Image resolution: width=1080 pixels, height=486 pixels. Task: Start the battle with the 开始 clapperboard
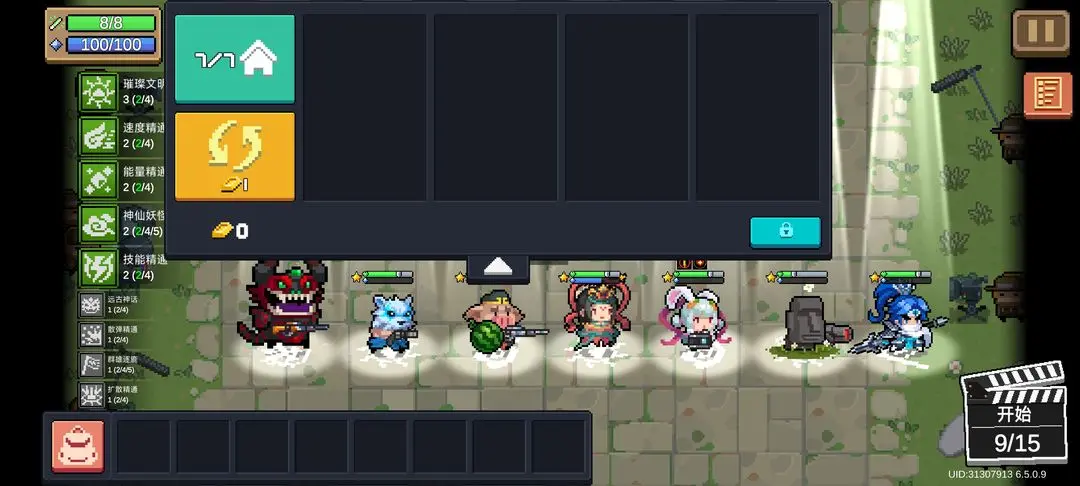1014,416
